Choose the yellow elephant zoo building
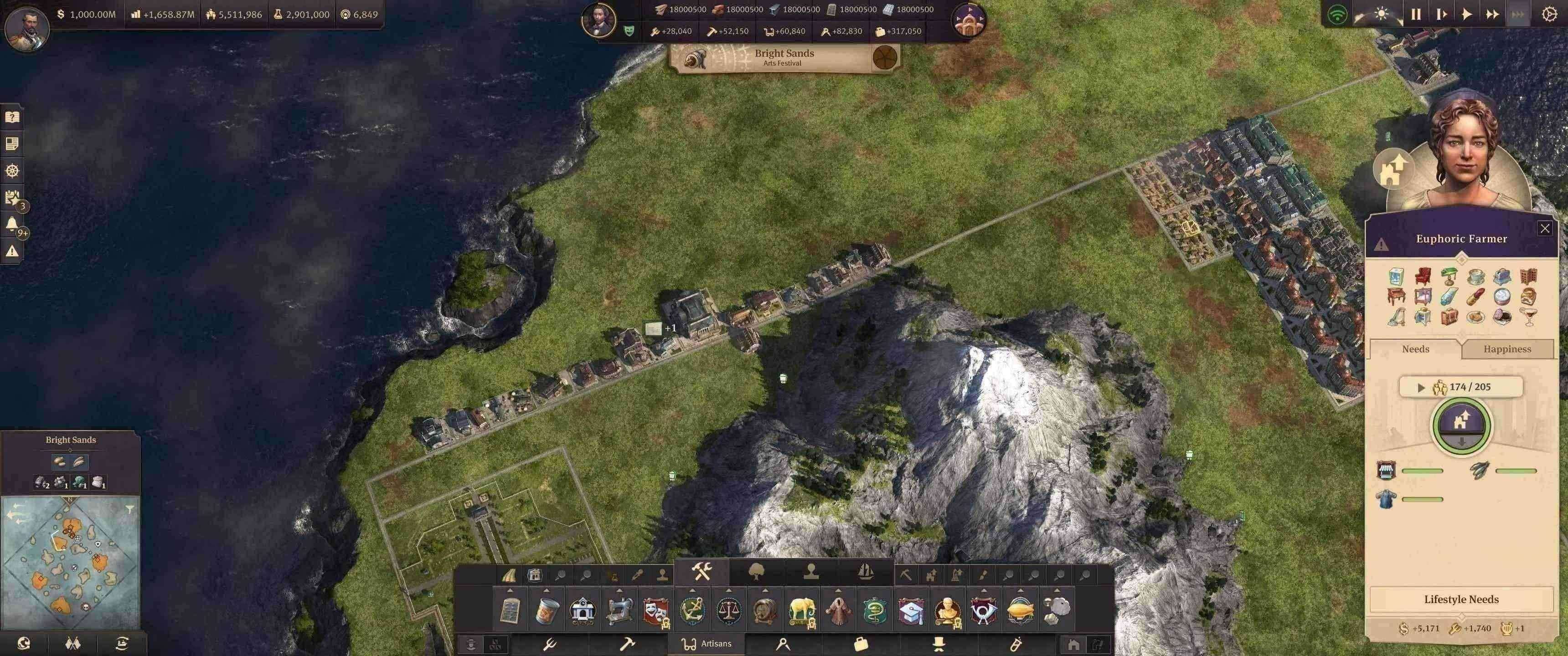 (x=802, y=610)
